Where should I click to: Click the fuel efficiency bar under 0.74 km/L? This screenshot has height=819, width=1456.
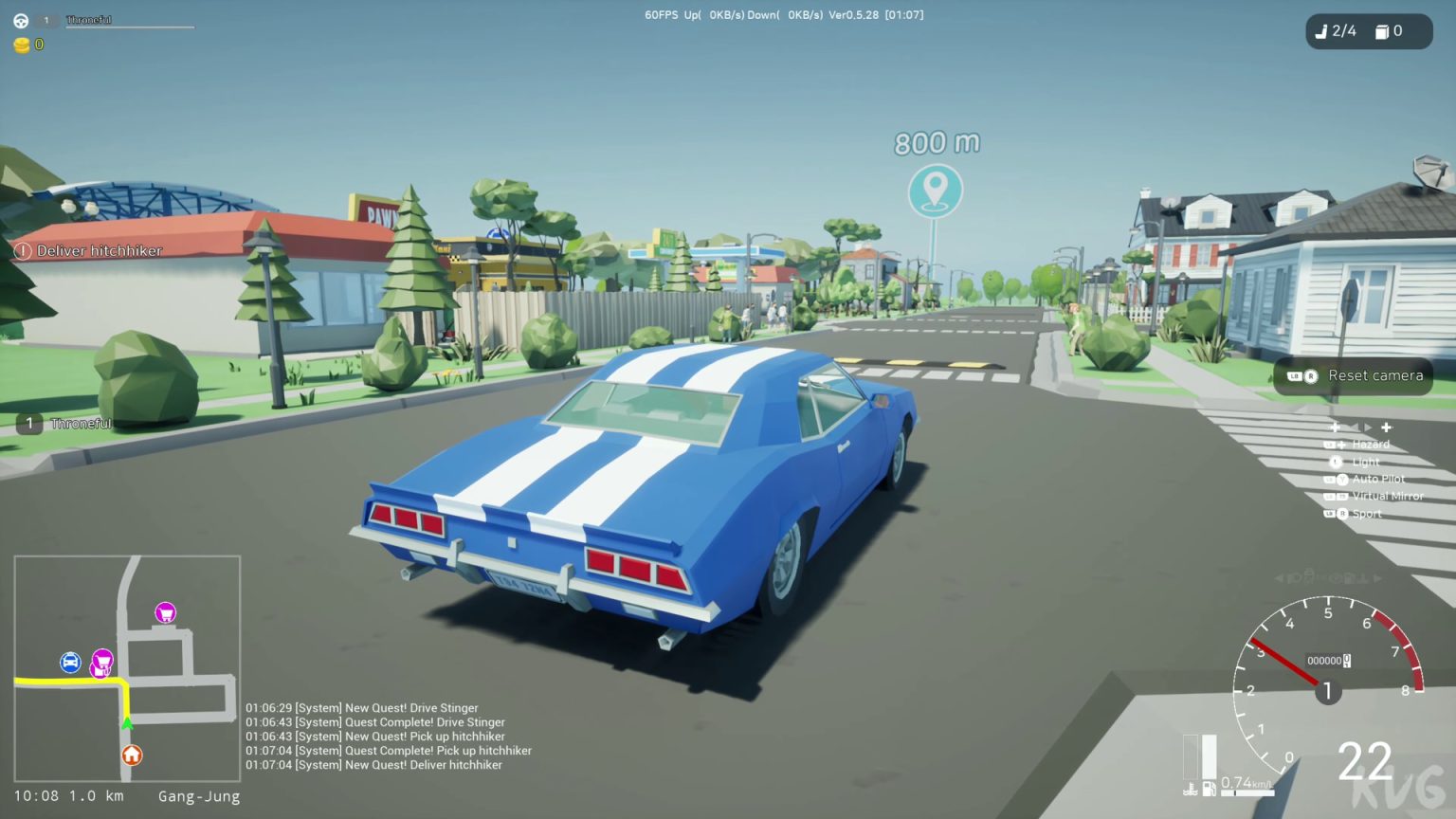tap(1247, 792)
